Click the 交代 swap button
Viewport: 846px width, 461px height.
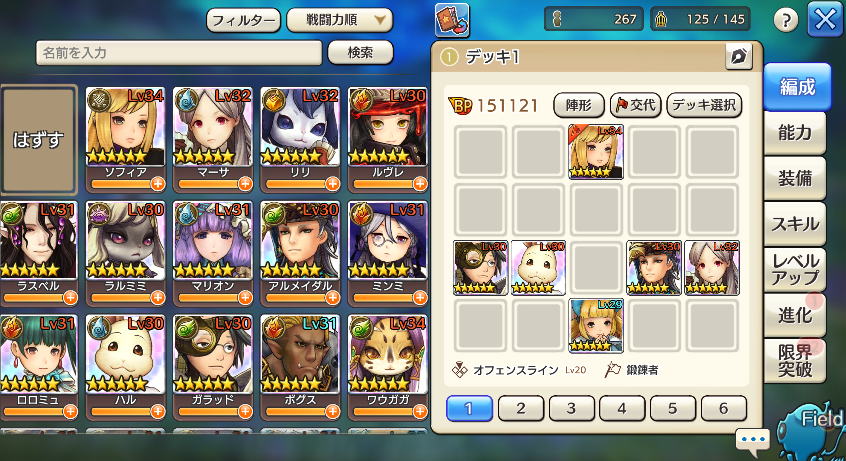click(634, 105)
